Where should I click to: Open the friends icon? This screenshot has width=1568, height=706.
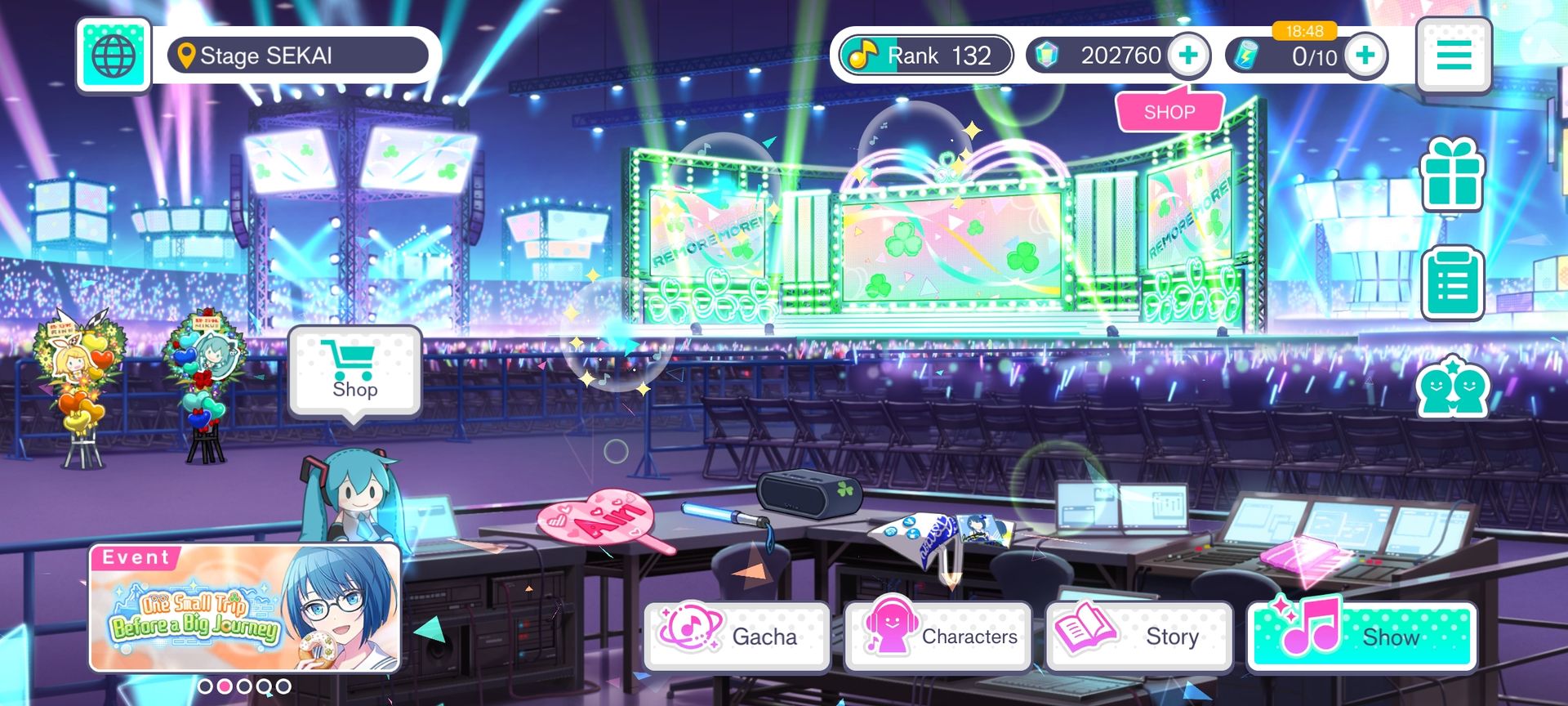[1452, 387]
